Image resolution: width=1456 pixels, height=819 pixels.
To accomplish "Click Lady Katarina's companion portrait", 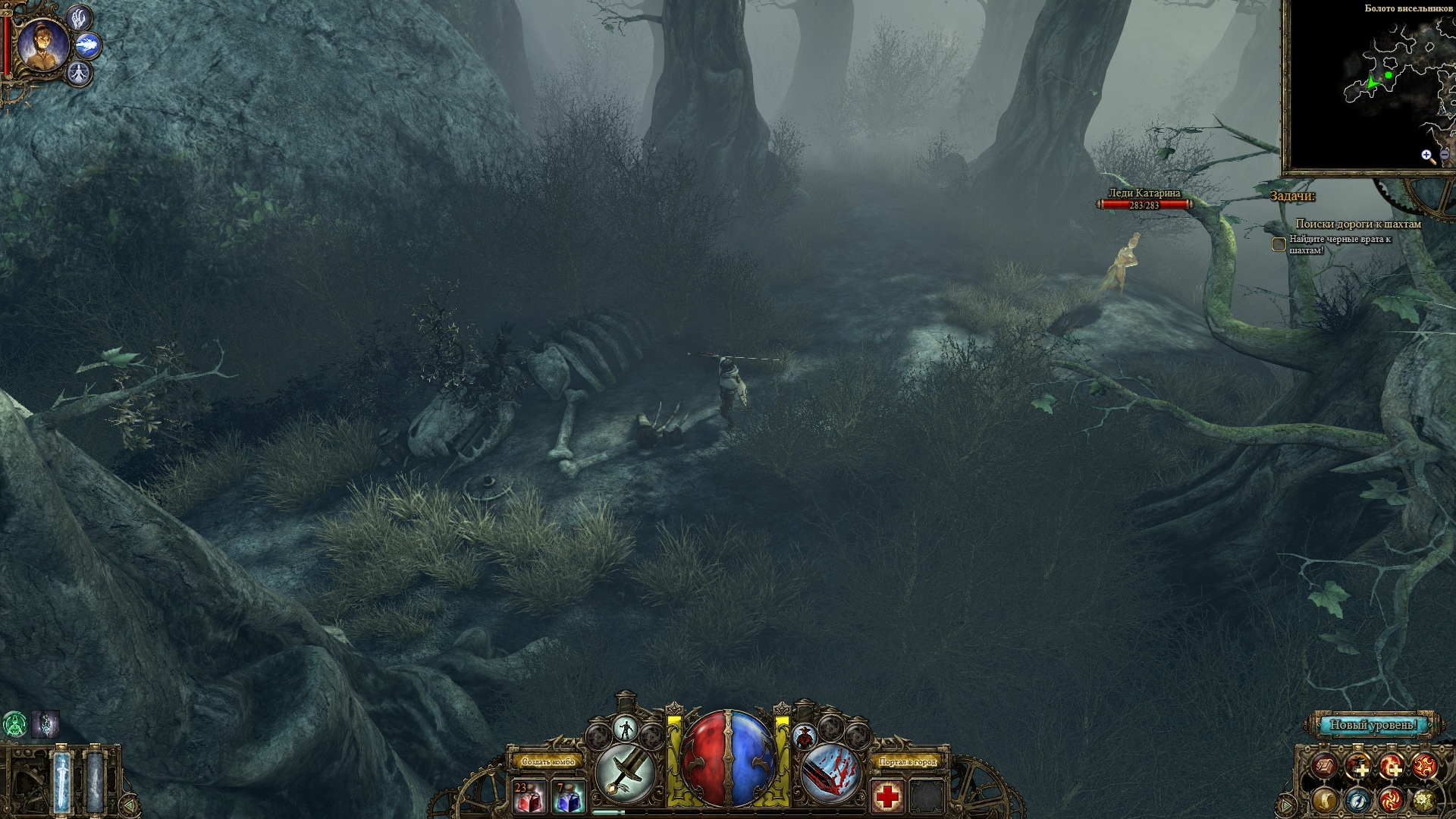I will coord(43,45).
